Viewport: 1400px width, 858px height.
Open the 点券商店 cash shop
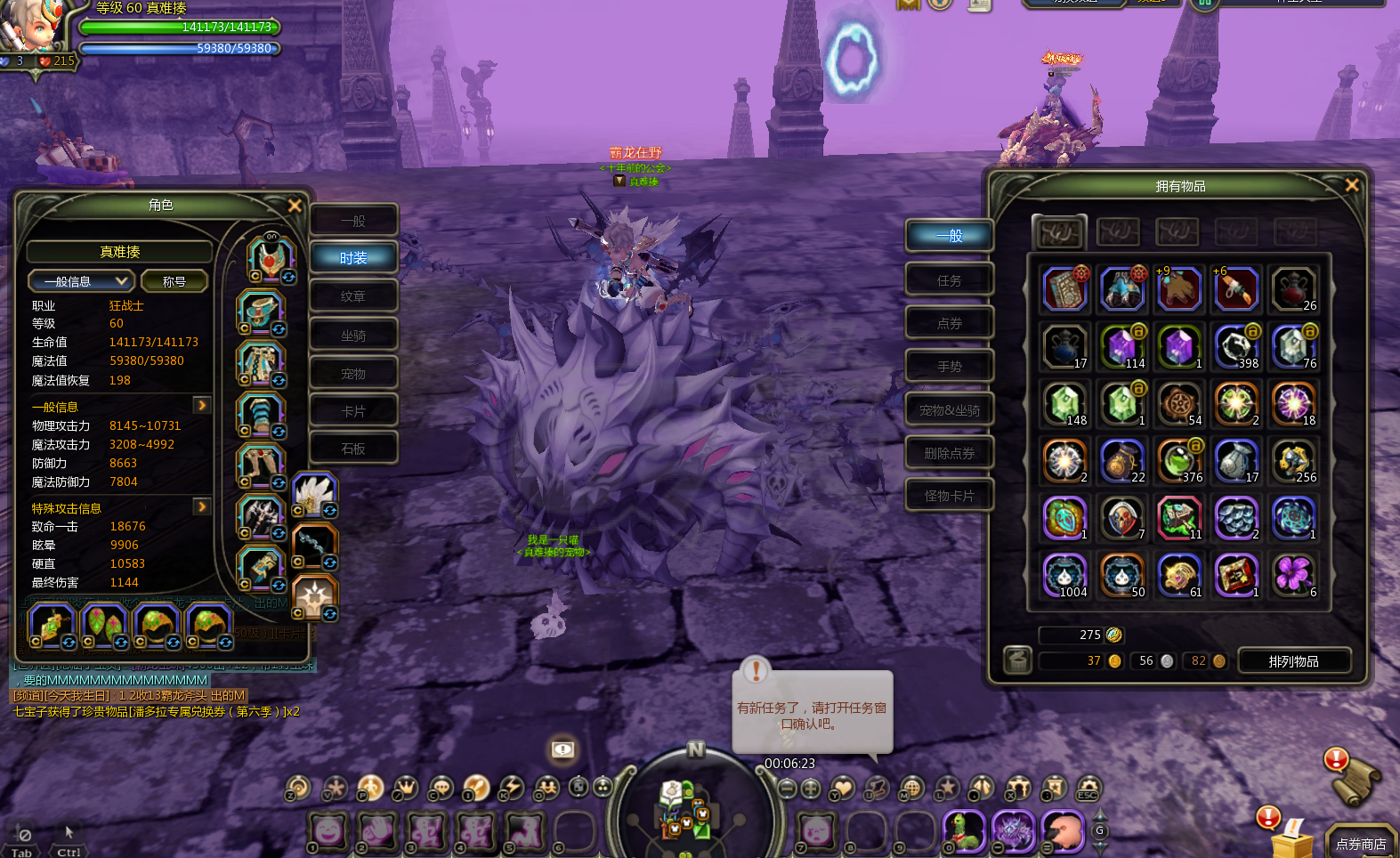point(1360,844)
